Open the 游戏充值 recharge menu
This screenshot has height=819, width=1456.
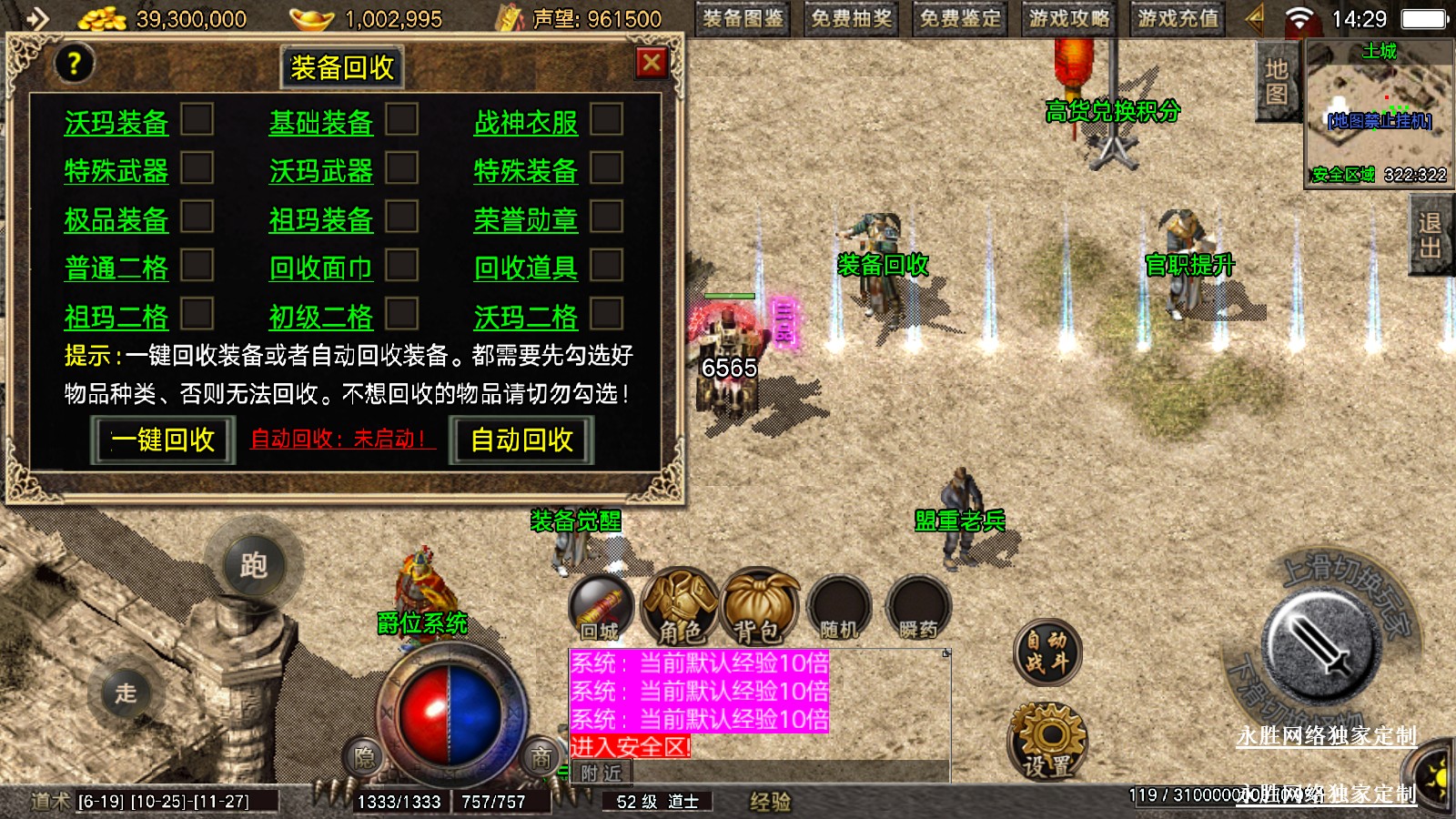pyautogui.click(x=1178, y=19)
